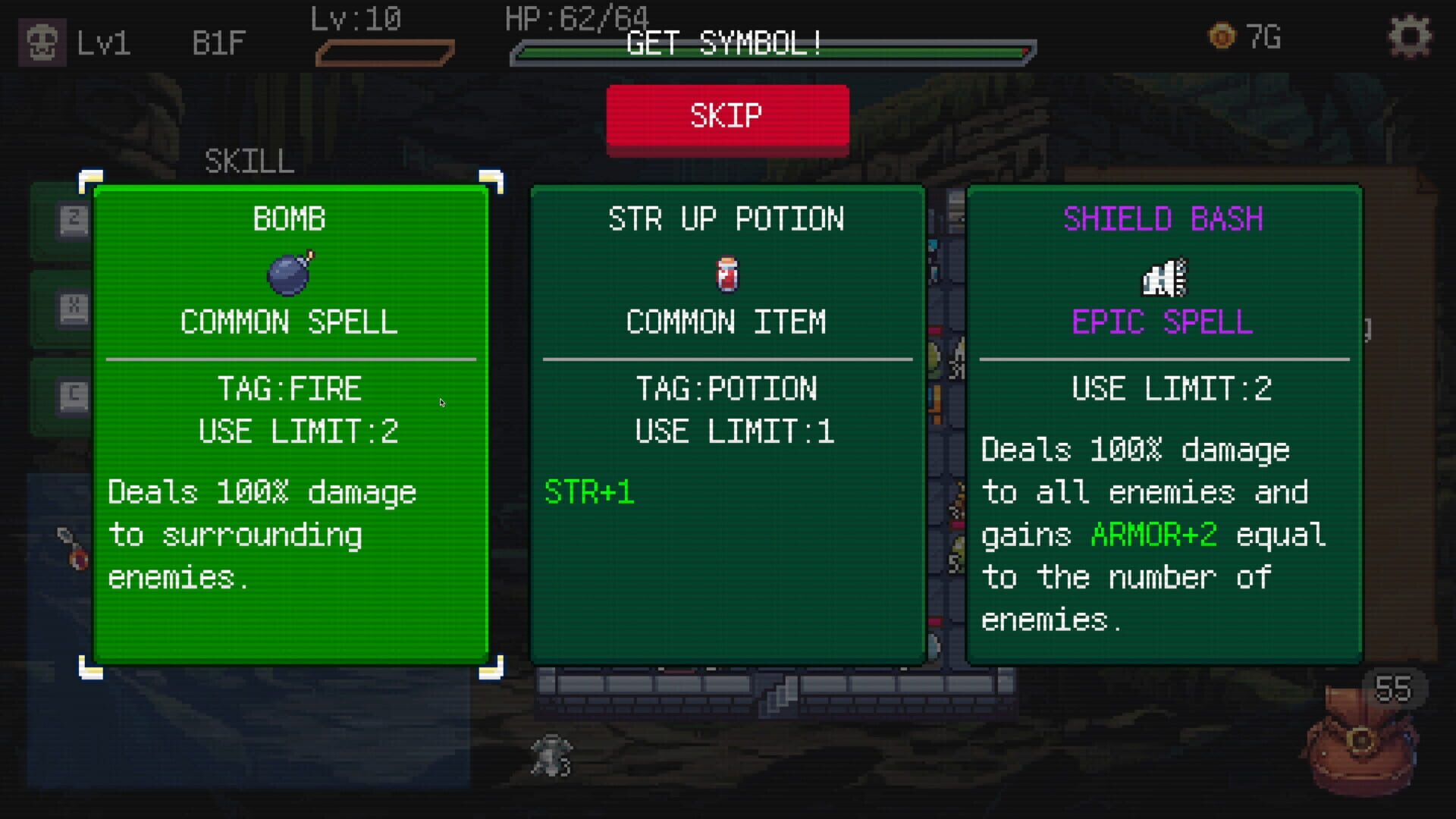Click the gold coin next to 7G

click(1222, 36)
